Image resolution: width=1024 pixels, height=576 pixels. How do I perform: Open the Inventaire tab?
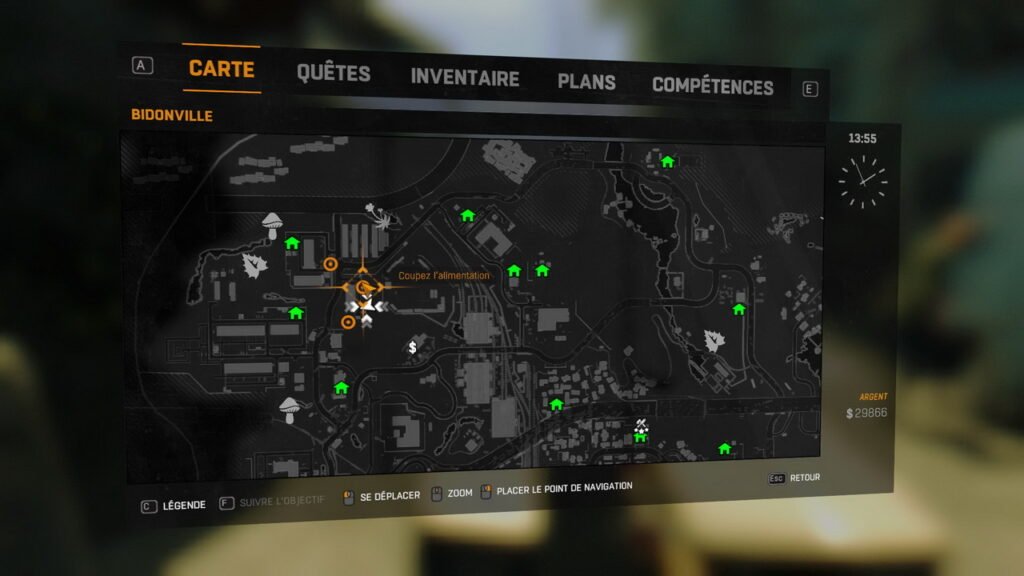464,78
